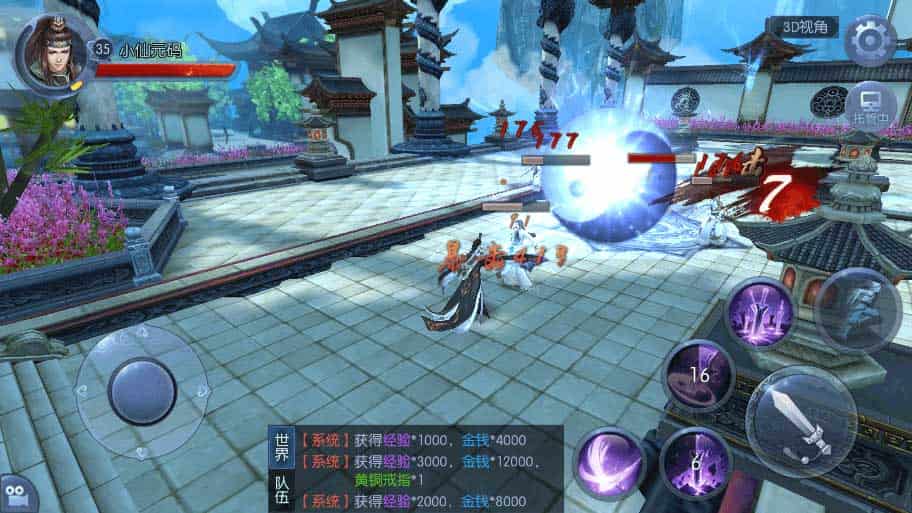Tap the sword basic attack button
The height and width of the screenshot is (513, 912).
(801, 421)
